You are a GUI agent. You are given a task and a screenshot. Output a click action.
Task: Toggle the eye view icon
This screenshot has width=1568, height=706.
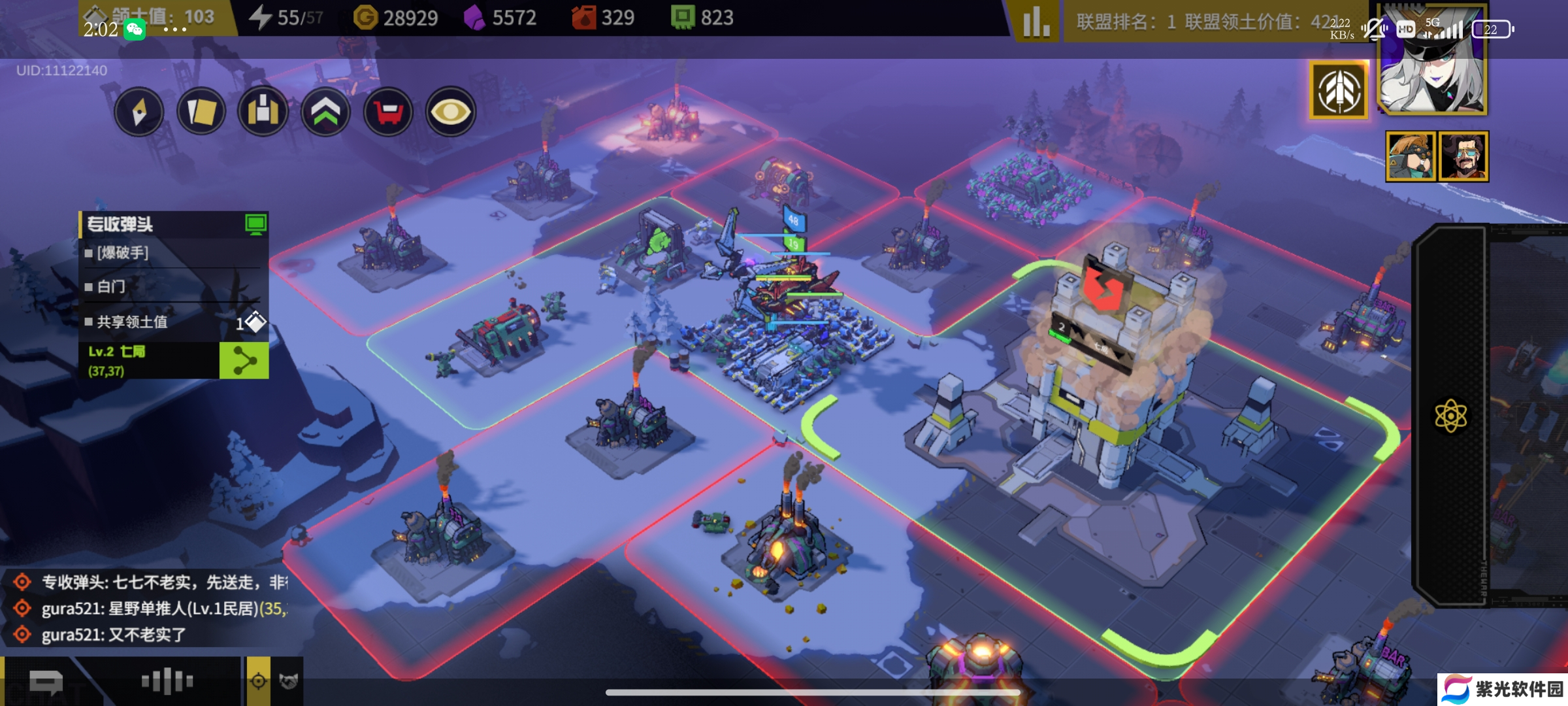(x=451, y=112)
